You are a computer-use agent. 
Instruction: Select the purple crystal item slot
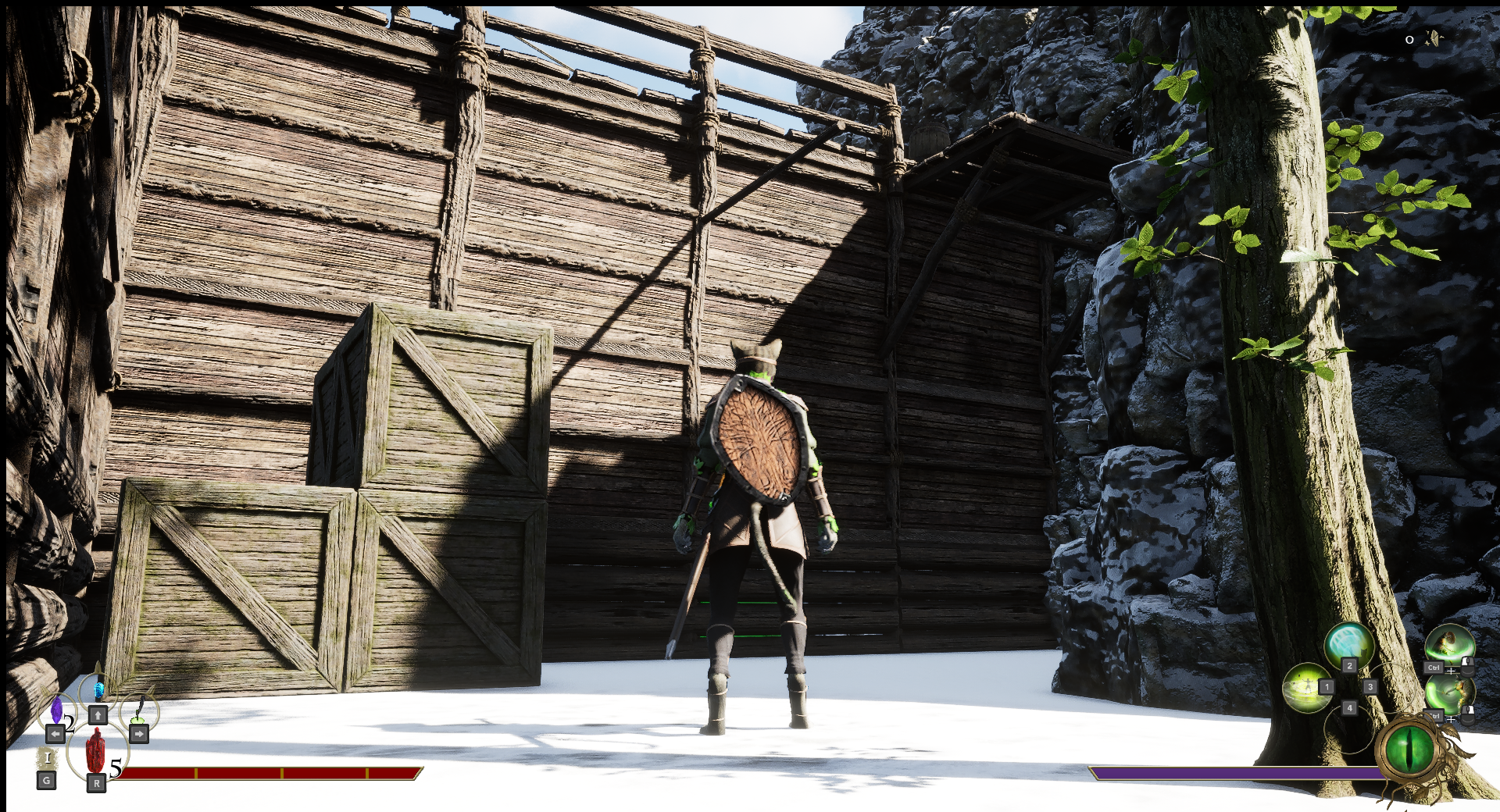[x=56, y=710]
